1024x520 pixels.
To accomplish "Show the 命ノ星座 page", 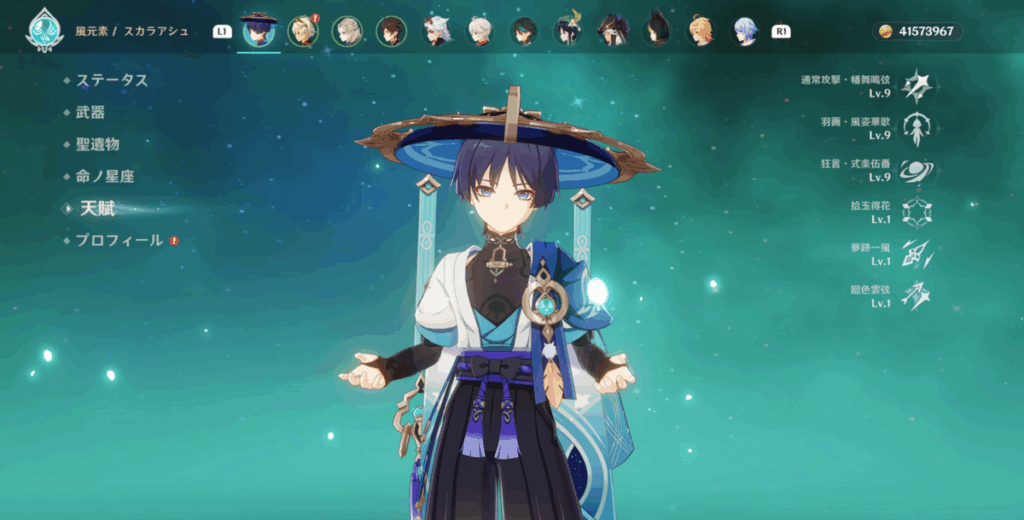I will pos(104,177).
